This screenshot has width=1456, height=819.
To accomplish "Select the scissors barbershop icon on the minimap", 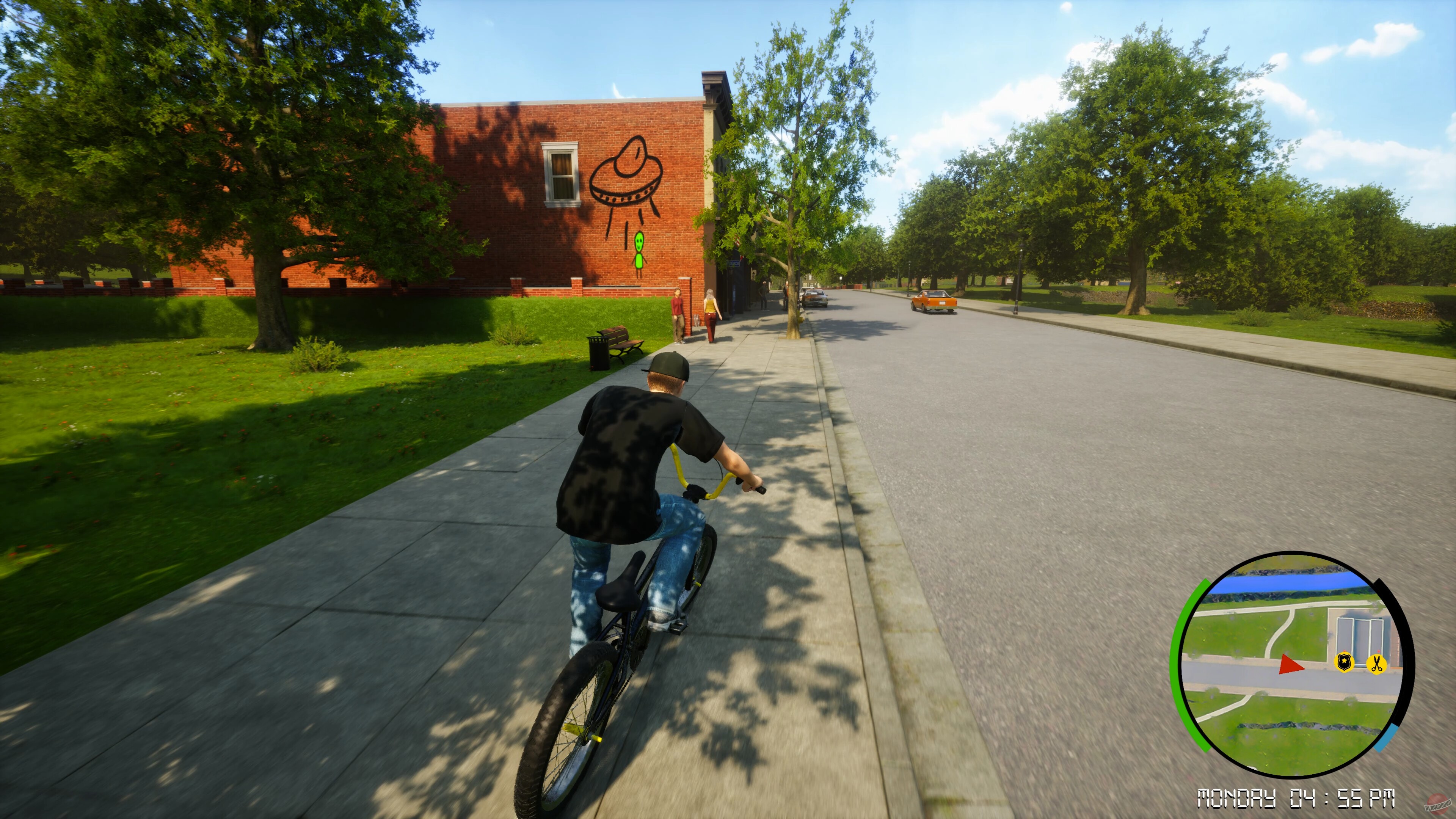I will [1376, 663].
